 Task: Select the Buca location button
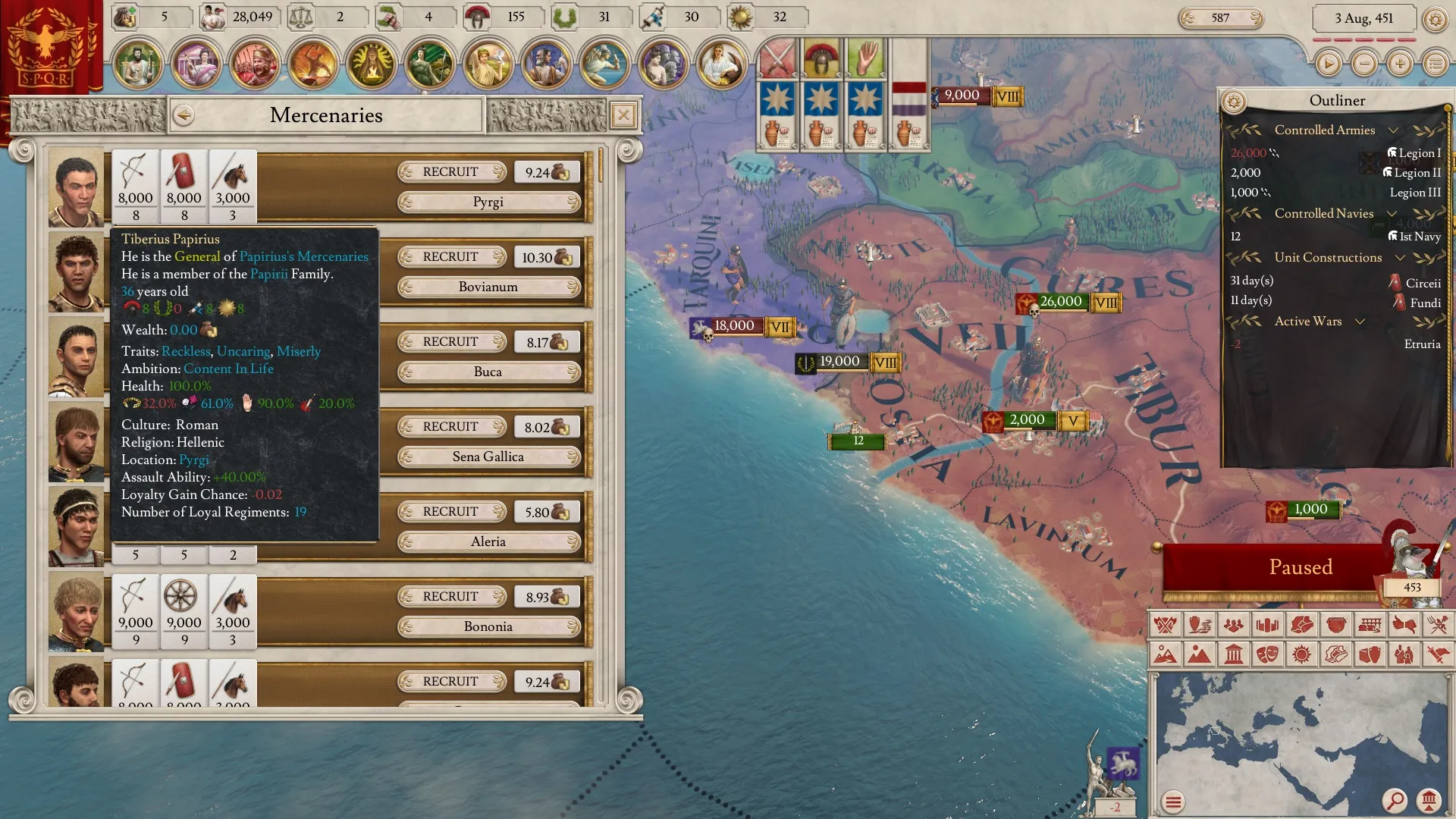click(488, 372)
